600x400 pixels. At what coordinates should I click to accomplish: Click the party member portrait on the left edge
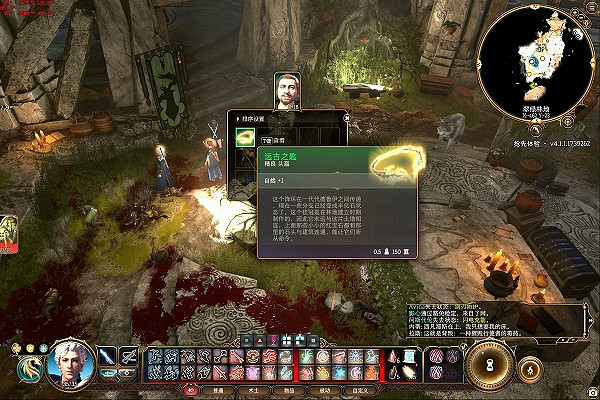[x=5, y=232]
